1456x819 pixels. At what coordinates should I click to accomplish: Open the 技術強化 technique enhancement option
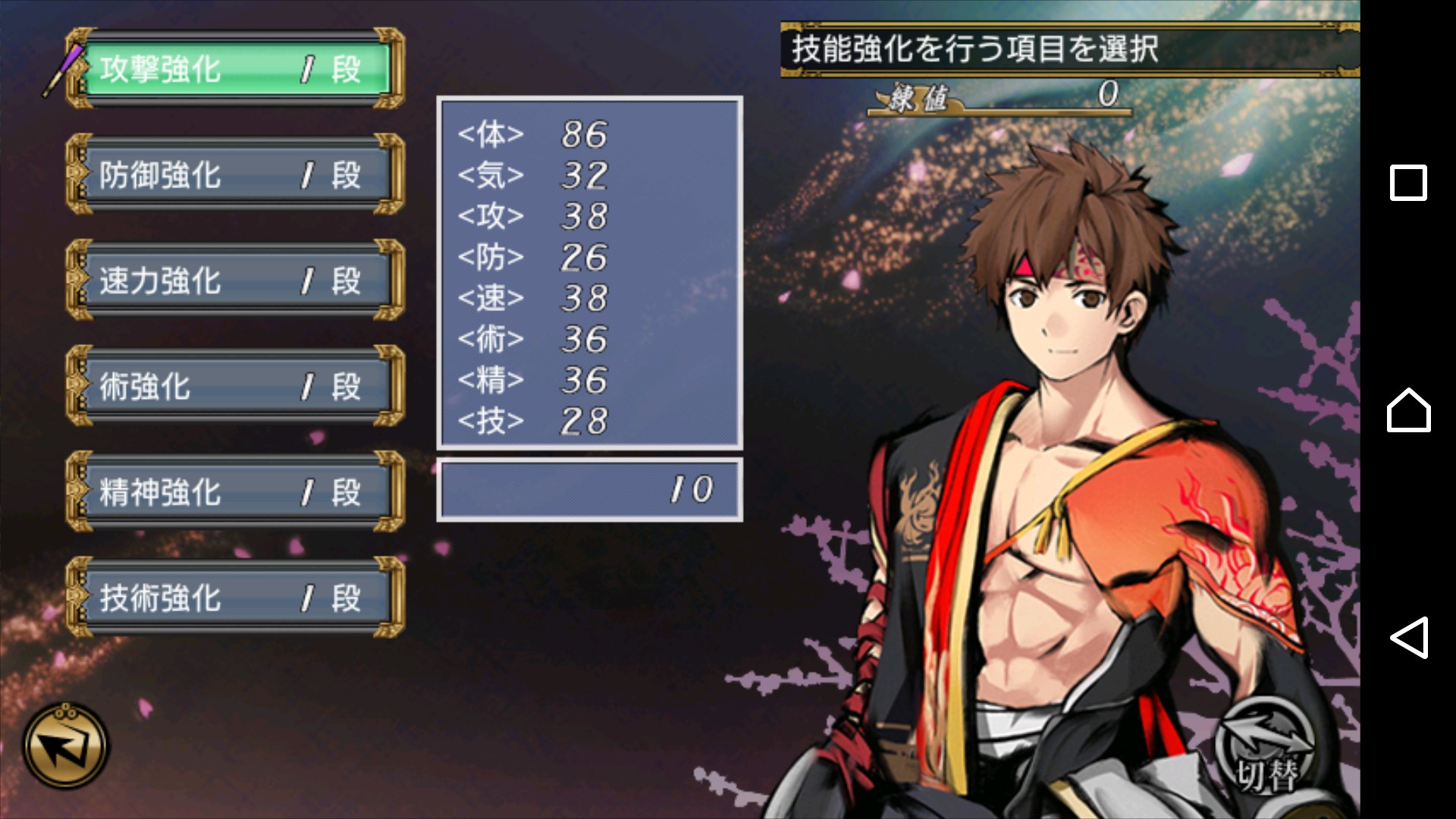click(x=235, y=598)
